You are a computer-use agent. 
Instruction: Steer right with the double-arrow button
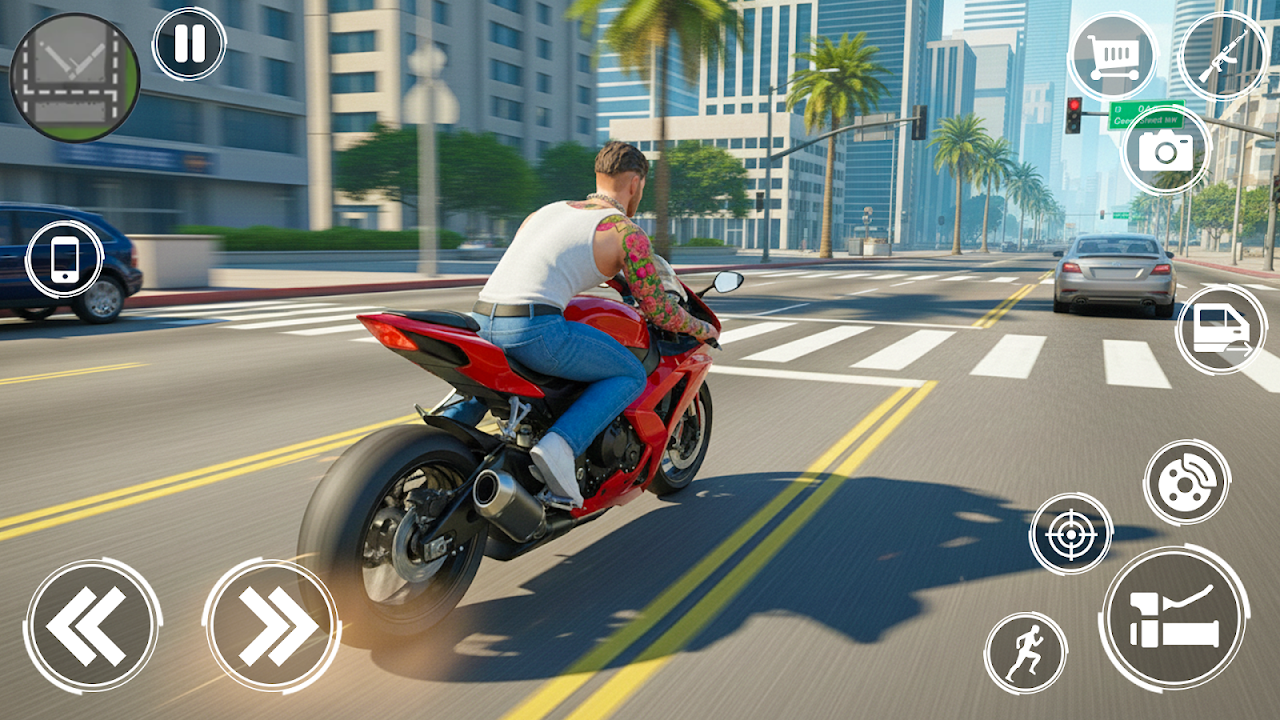pos(272,626)
